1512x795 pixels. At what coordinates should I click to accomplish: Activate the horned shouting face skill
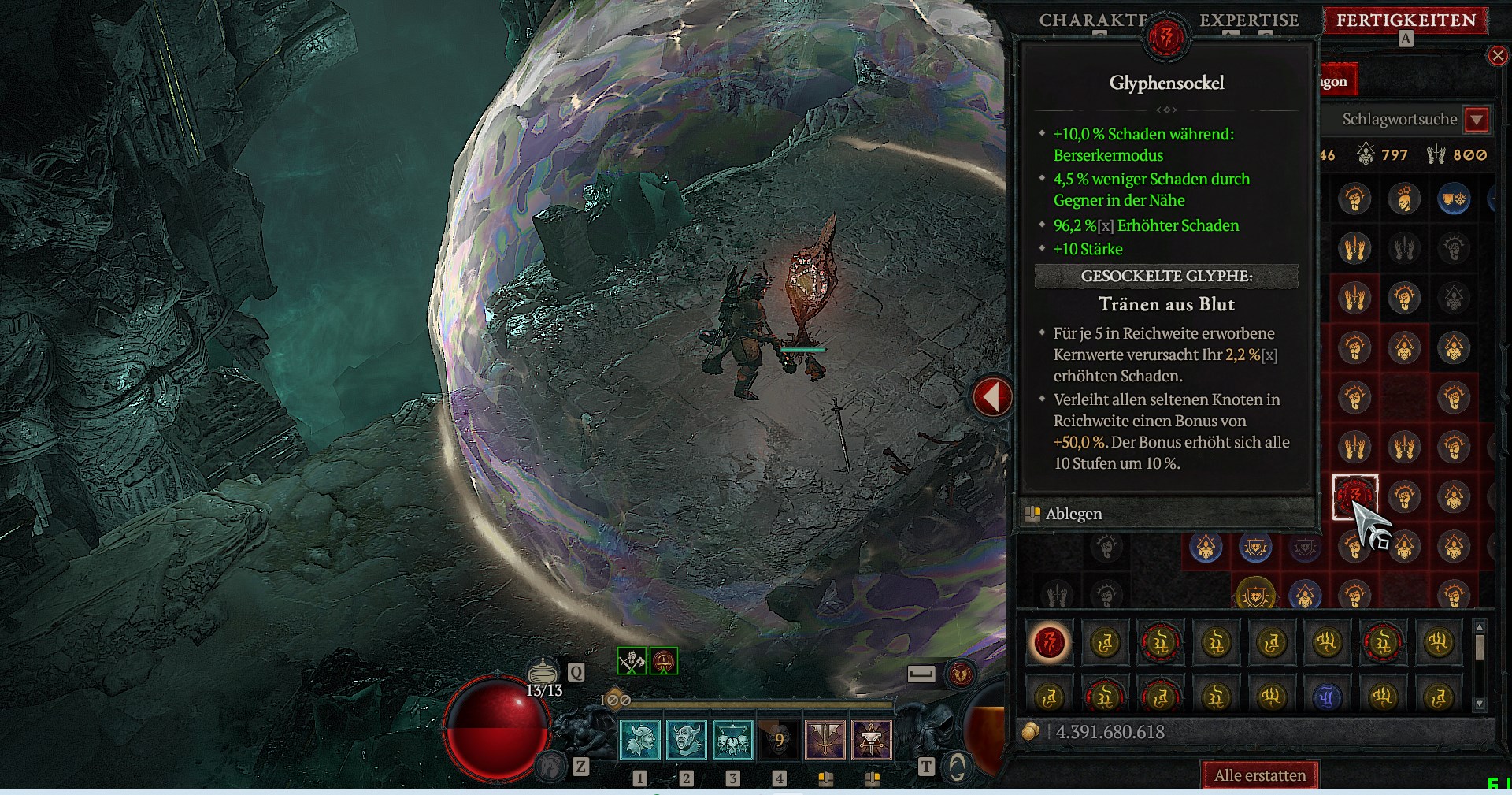click(687, 740)
